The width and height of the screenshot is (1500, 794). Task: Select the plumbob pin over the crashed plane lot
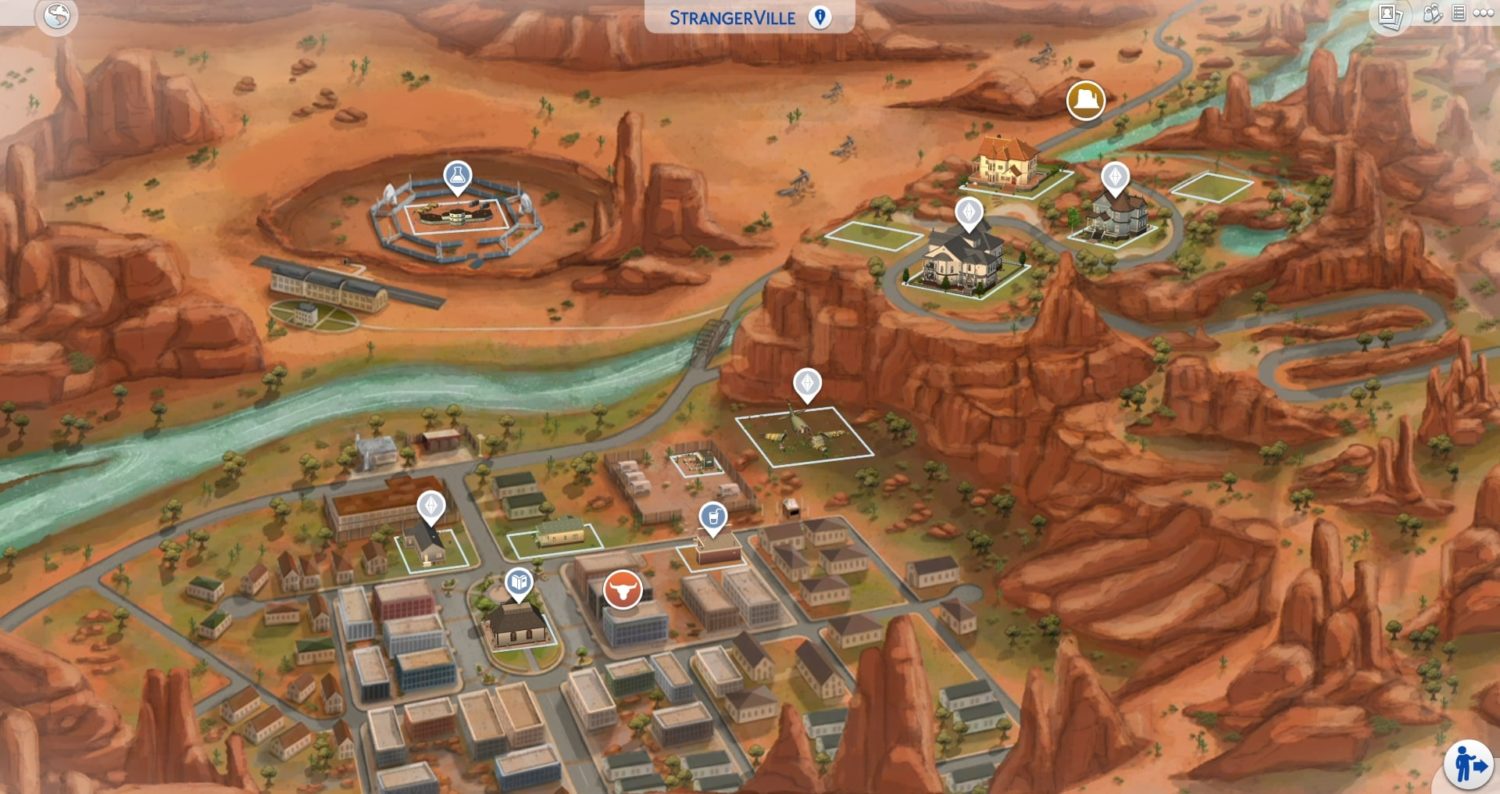(x=807, y=383)
